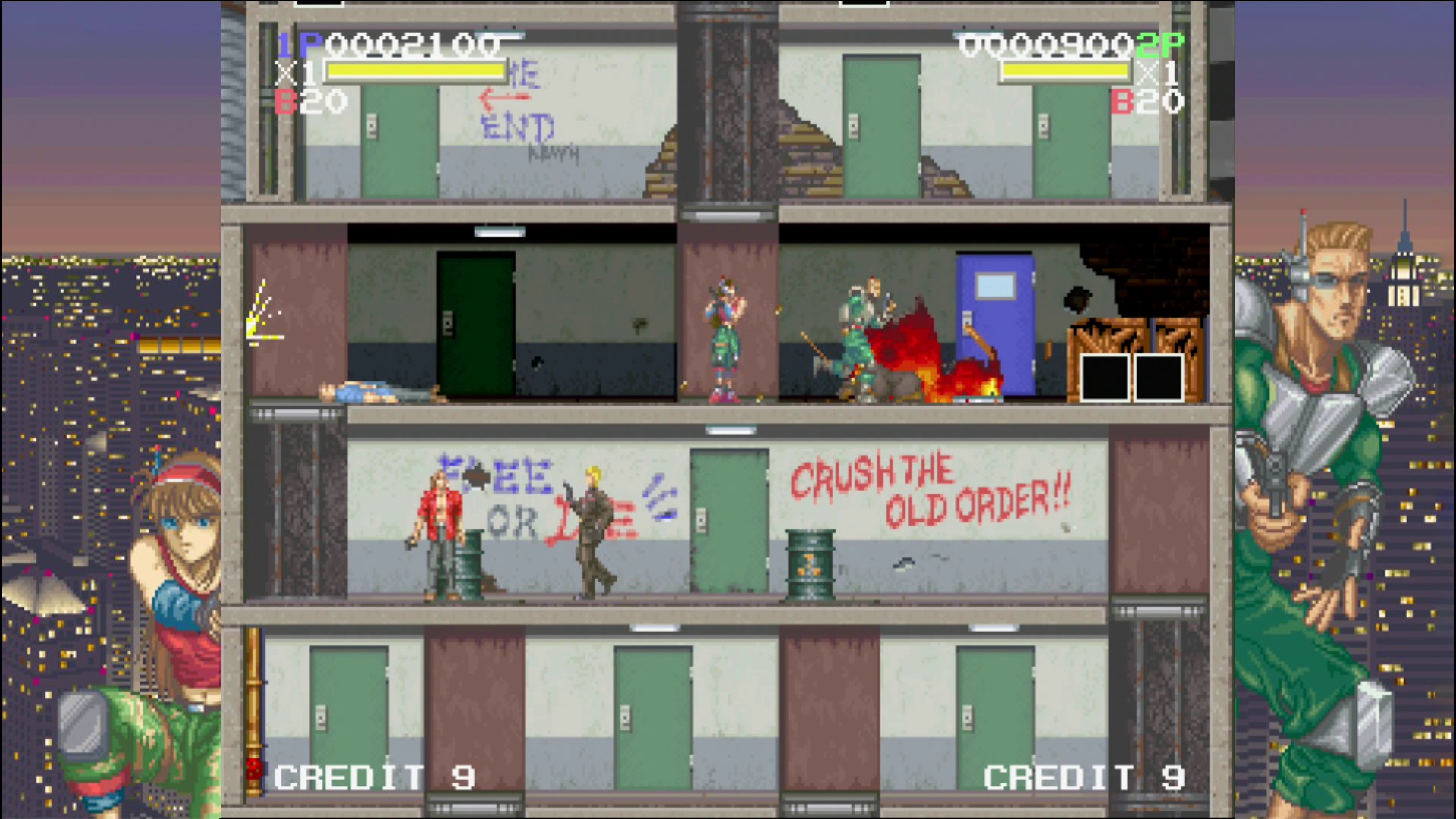Click the left CREDIT 9 text

(373, 777)
